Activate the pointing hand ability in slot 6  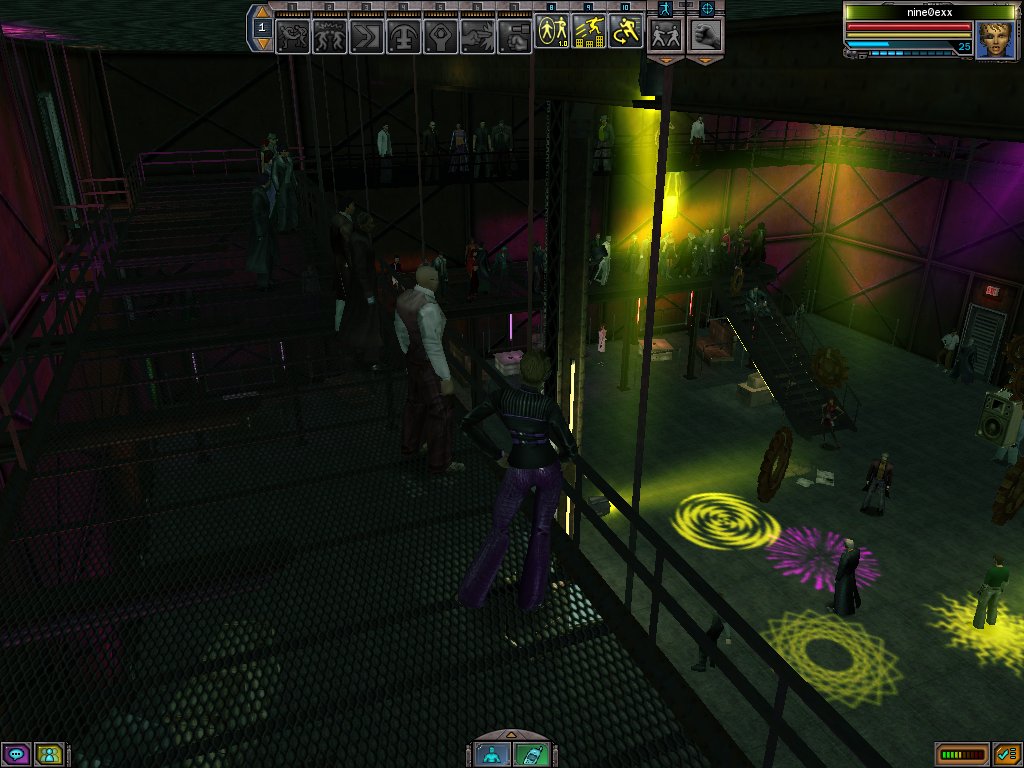[x=476, y=35]
